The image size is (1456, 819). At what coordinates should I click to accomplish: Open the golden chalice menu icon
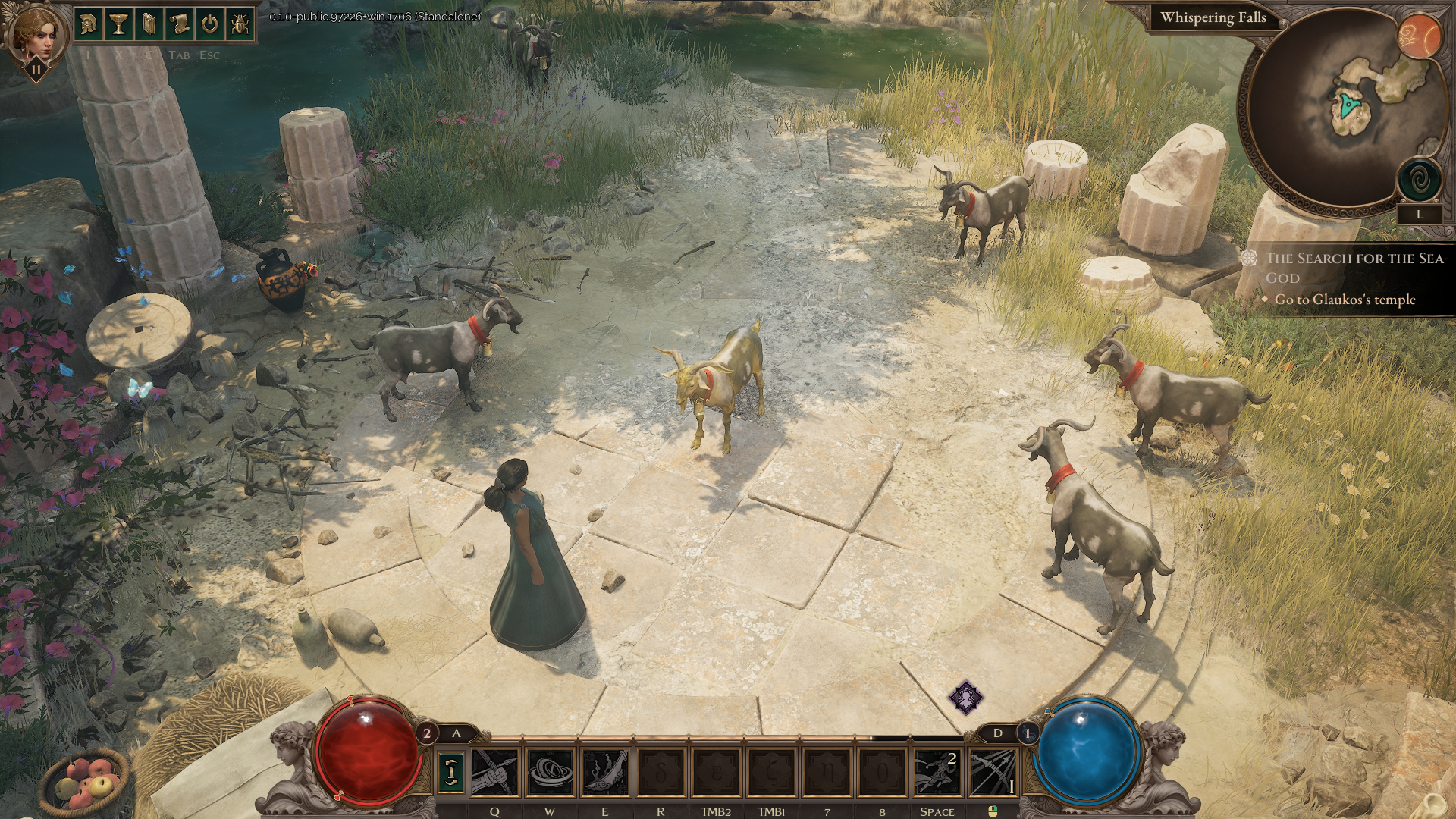pos(119,24)
